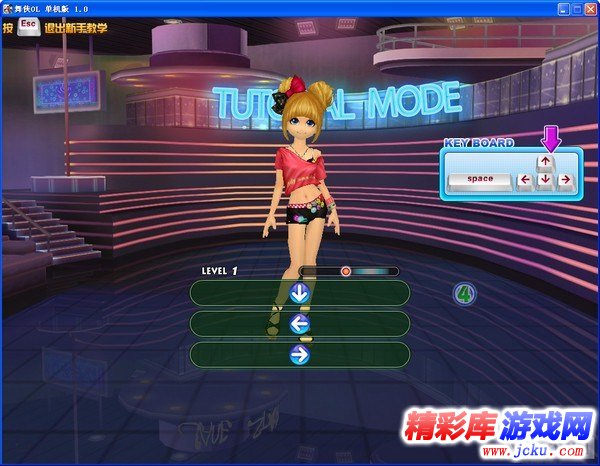Close the game window
Viewport: 600px width, 466px height.
[x=589, y=8]
